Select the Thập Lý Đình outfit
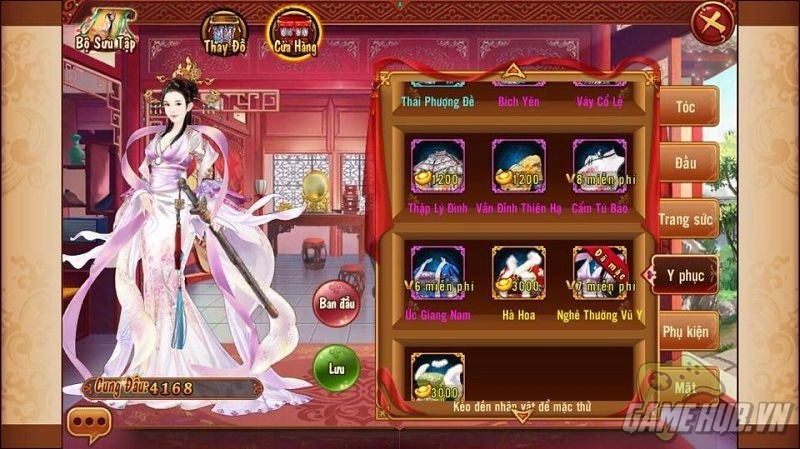Viewport: 800px width, 449px height. tap(437, 166)
